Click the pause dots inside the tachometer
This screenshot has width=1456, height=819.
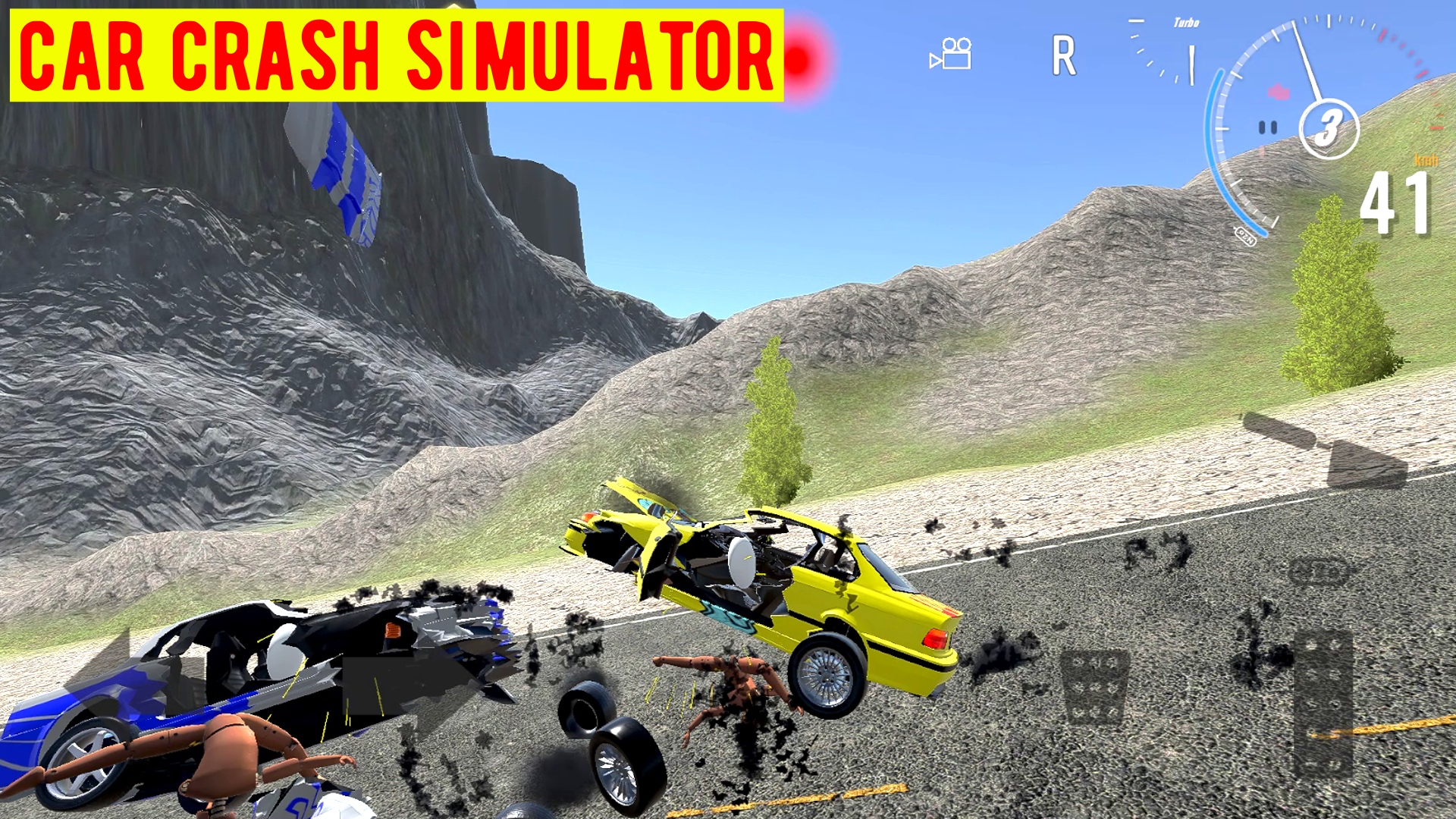1266,127
